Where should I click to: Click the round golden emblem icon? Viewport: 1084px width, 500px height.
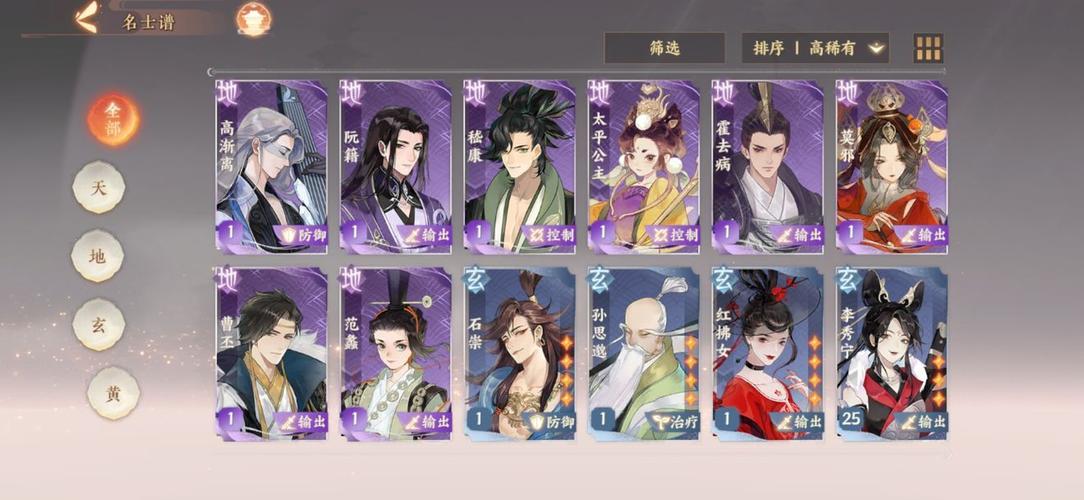254,18
